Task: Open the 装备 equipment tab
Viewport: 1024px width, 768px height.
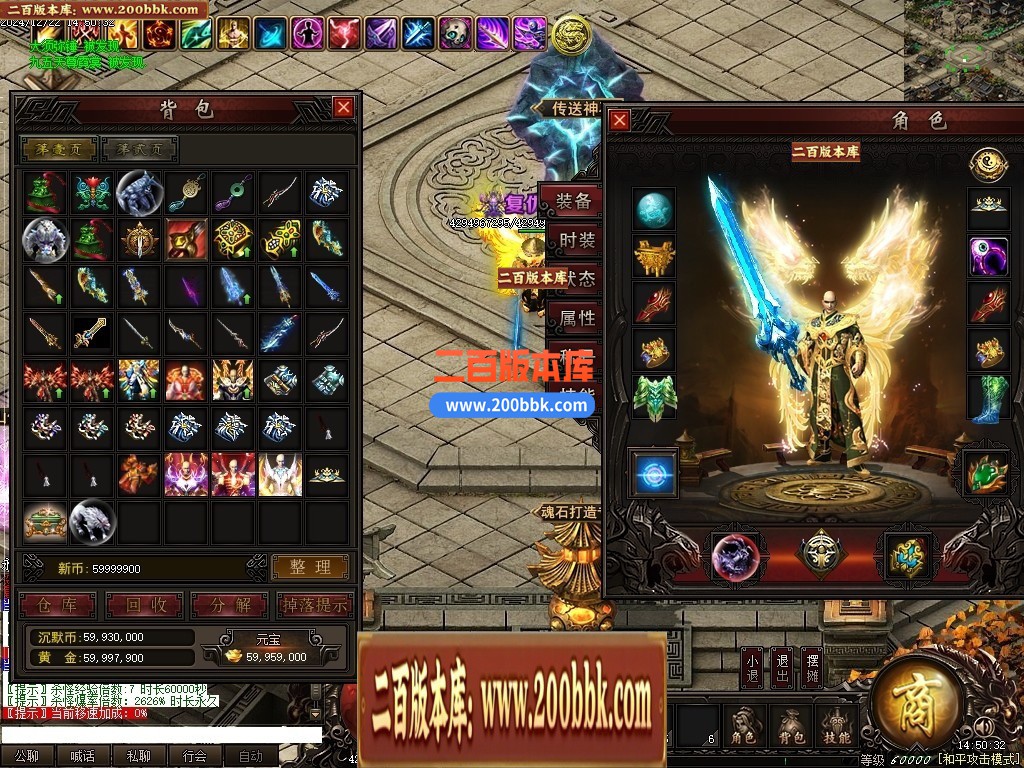Action: (575, 203)
